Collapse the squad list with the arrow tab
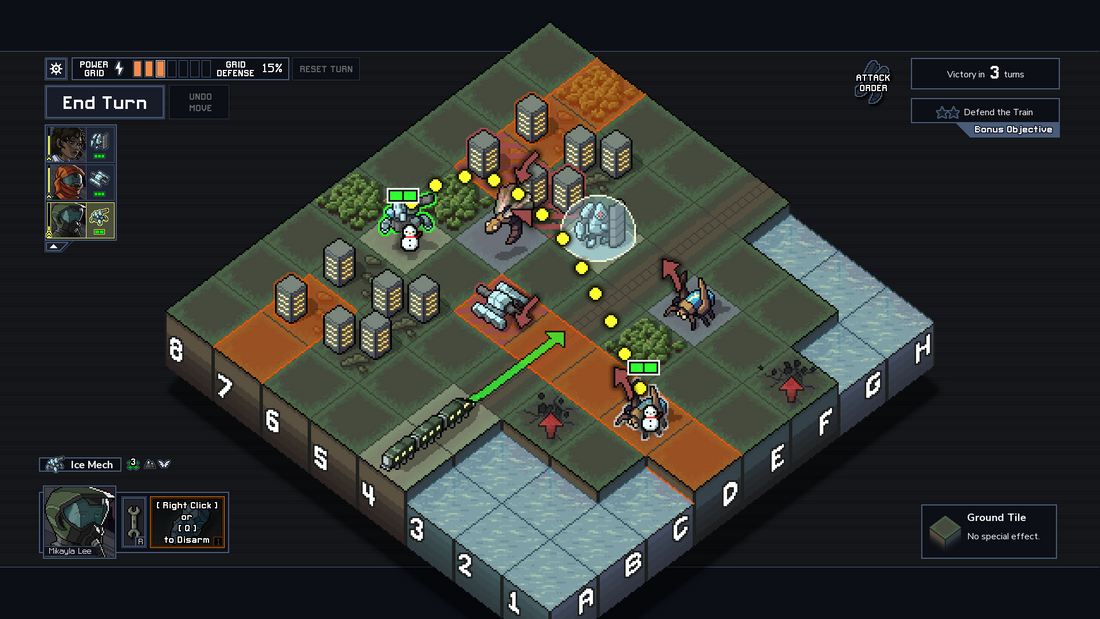Viewport: 1100px width, 619px height. click(57, 246)
